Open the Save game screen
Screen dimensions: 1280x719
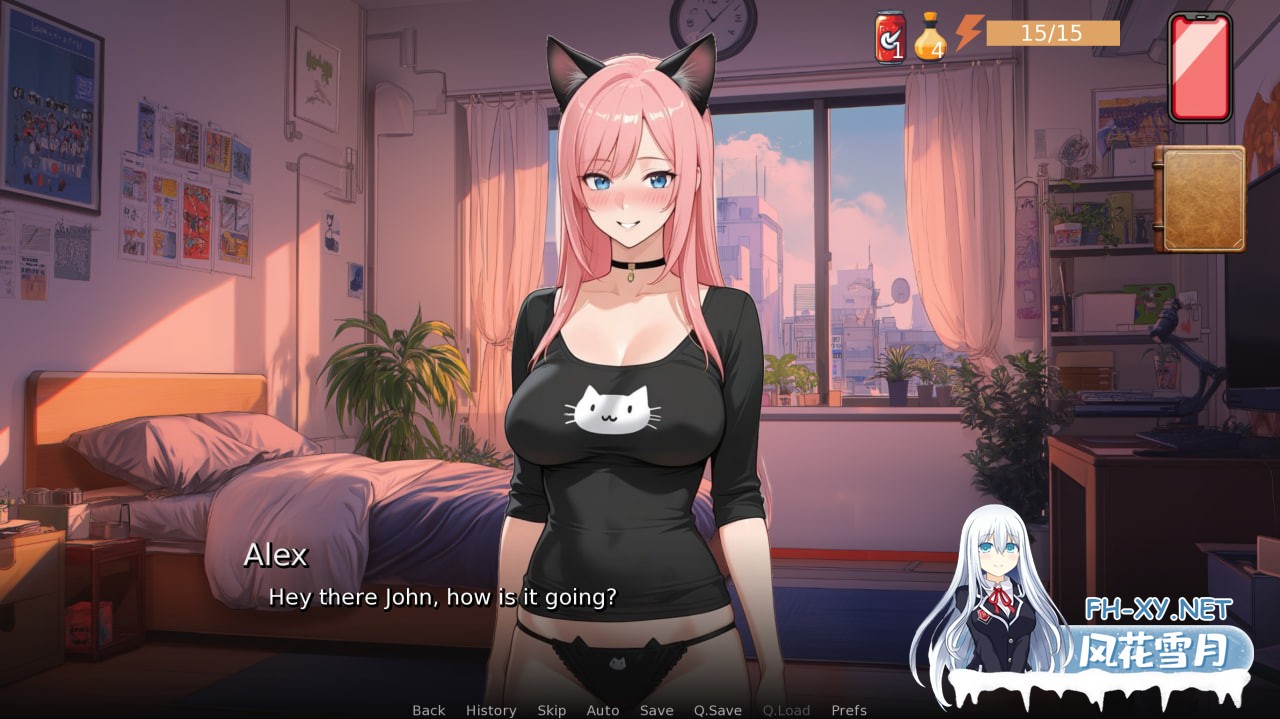pyautogui.click(x=656, y=710)
